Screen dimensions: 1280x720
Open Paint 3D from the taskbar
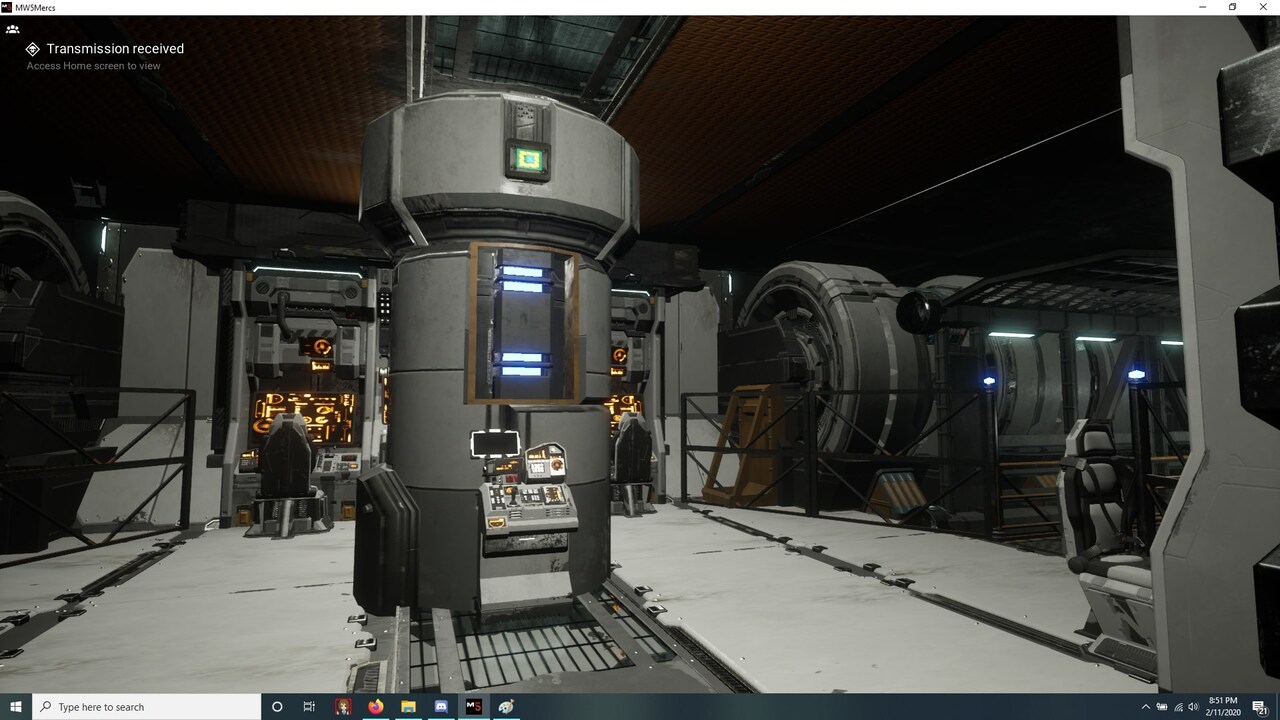point(505,707)
